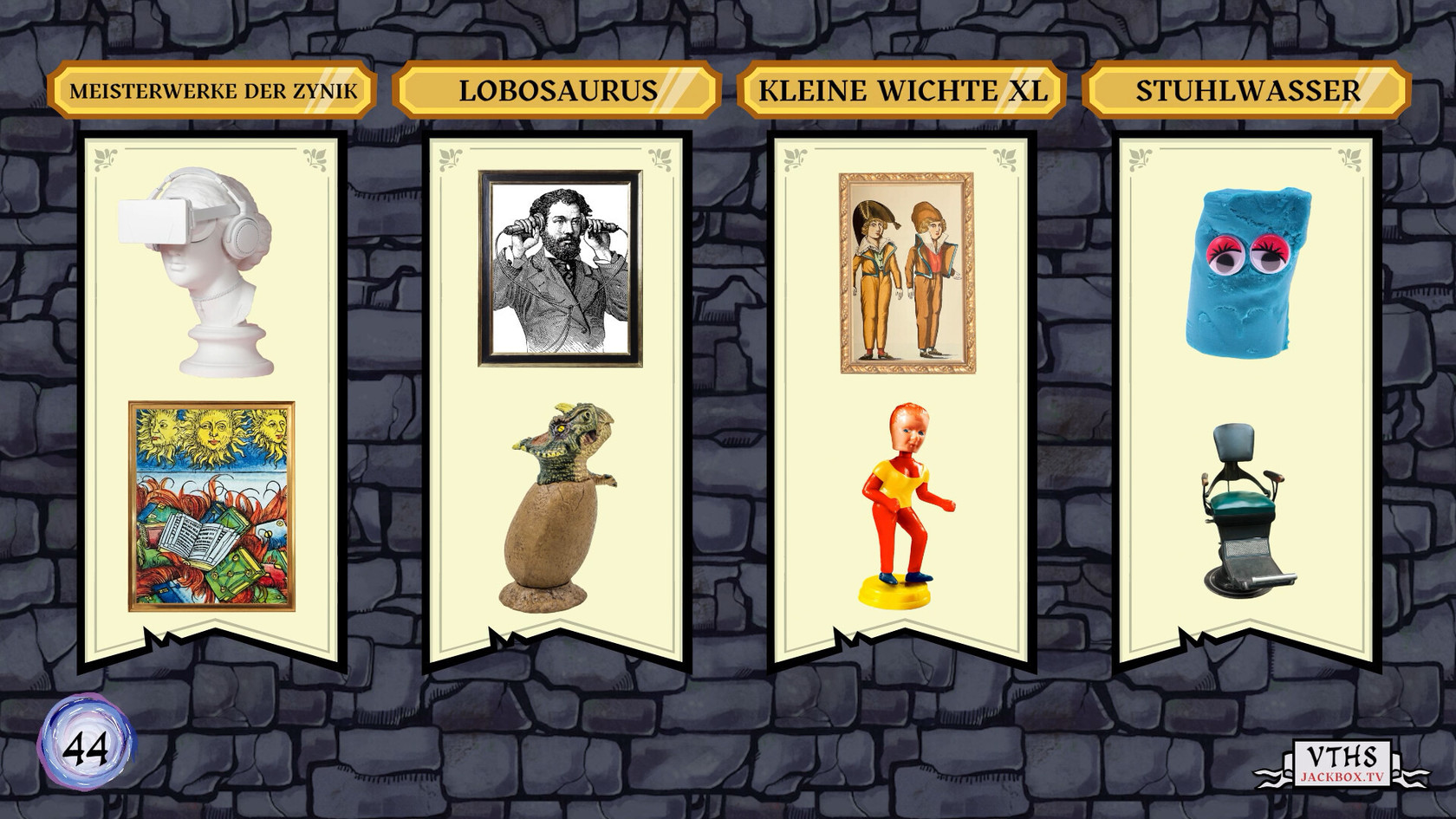This screenshot has width=1456, height=819.
Task: Choose the red and yellow boy figurine
Action: pyautogui.click(x=899, y=504)
